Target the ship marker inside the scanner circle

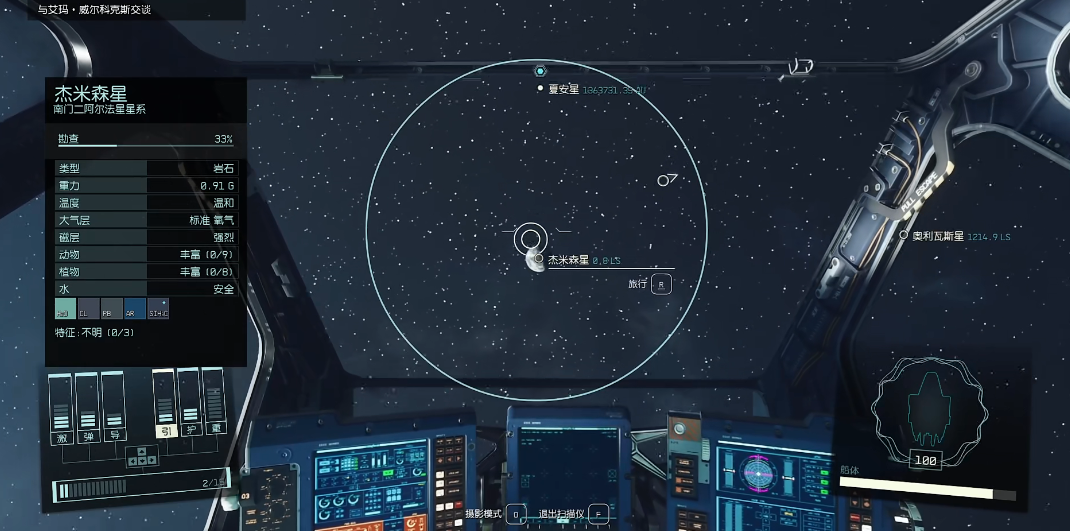click(x=666, y=180)
